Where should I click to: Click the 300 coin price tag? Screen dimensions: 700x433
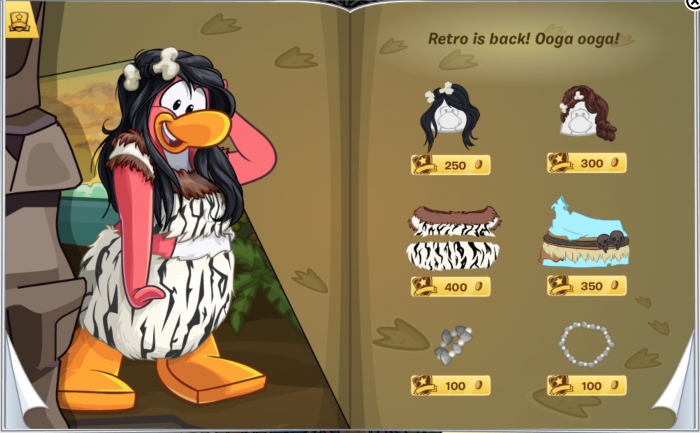586,163
